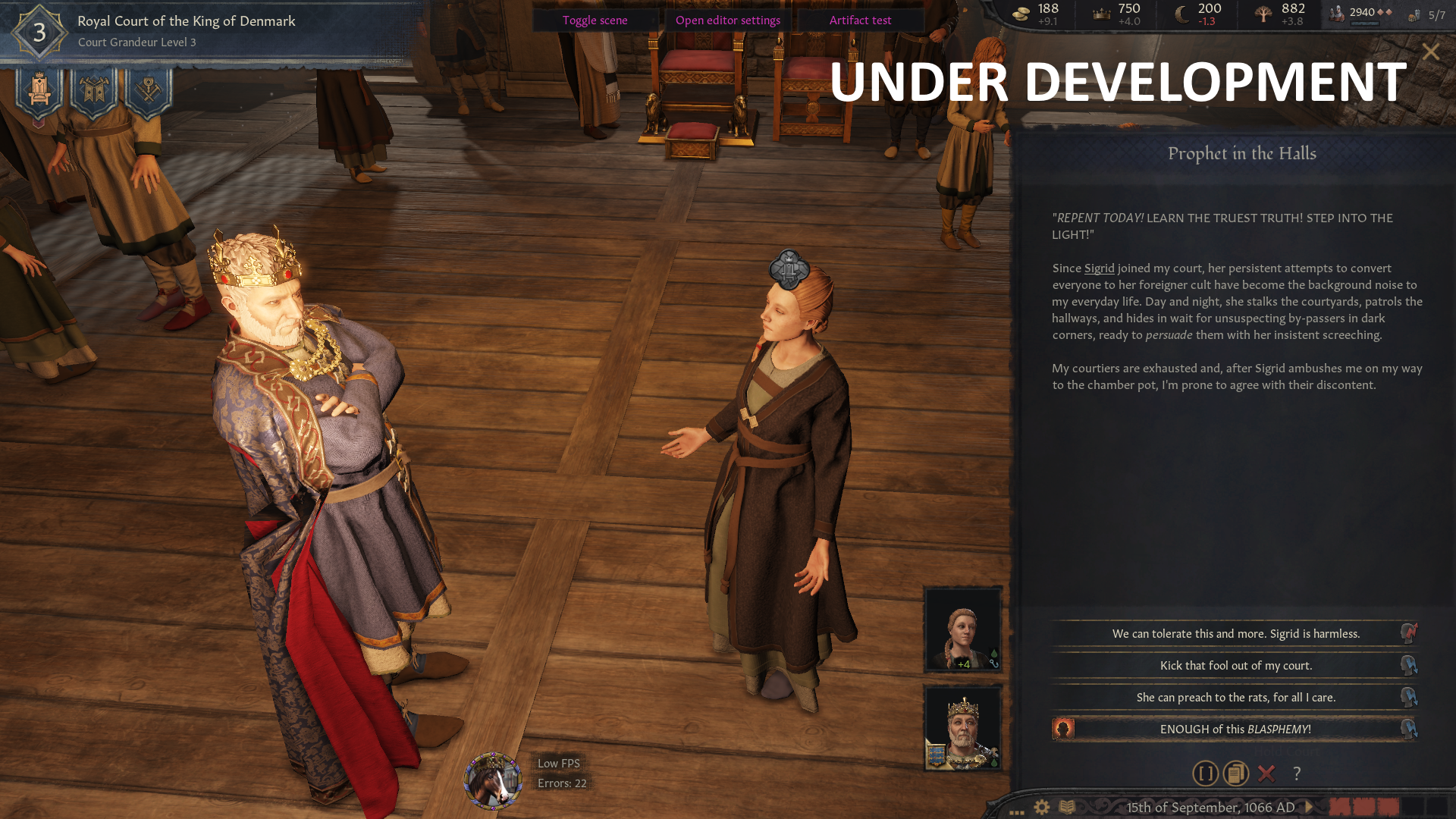Run the Artifact test button
The image size is (1456, 819).
860,20
